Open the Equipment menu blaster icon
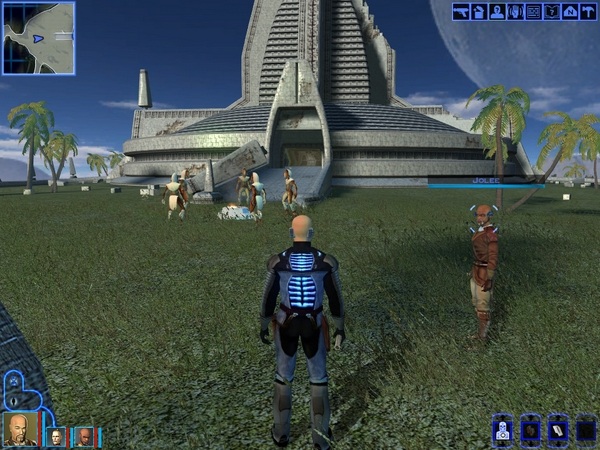The height and width of the screenshot is (450, 600). coord(461,12)
